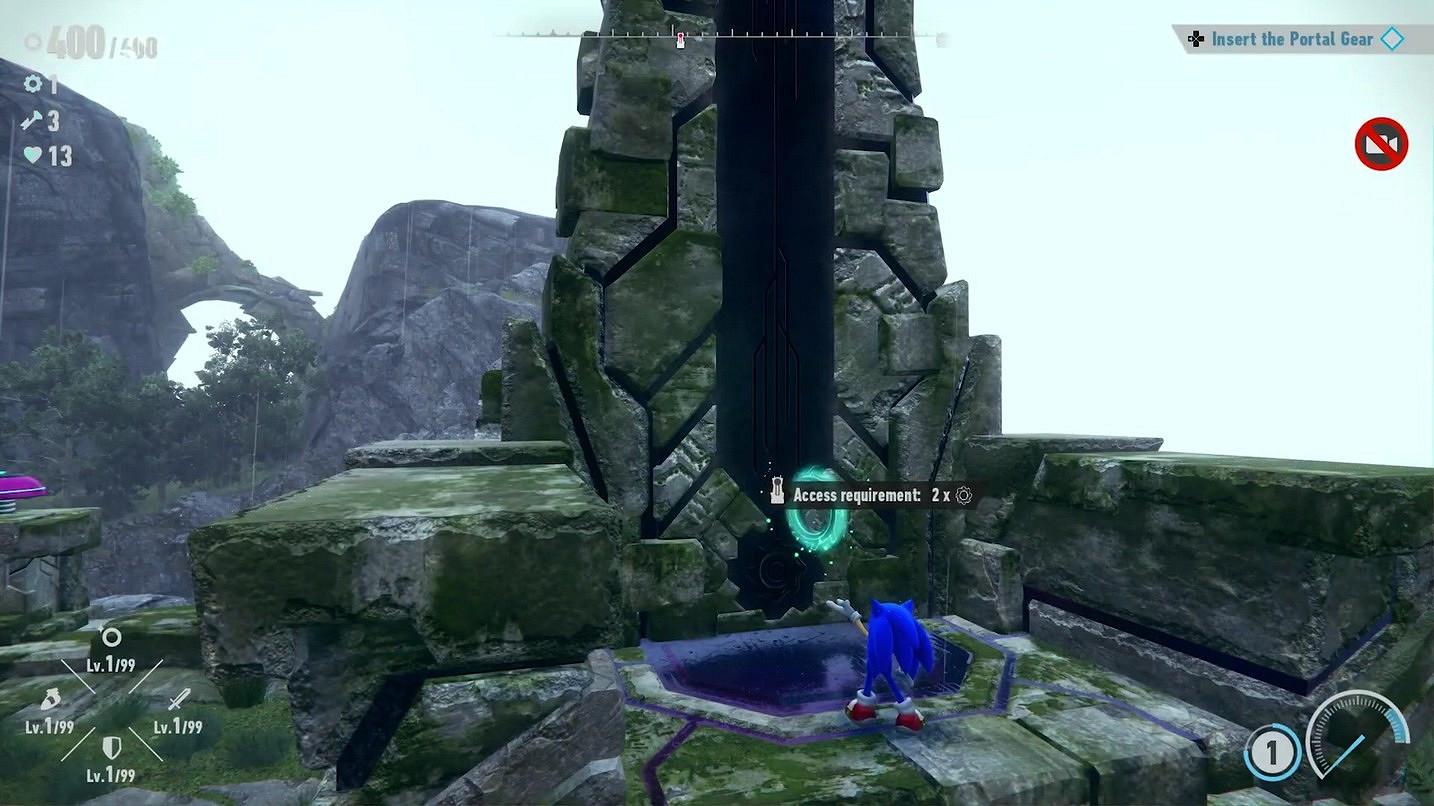Select the sword attack stat icon
This screenshot has height=806, width=1434.
(x=178, y=697)
